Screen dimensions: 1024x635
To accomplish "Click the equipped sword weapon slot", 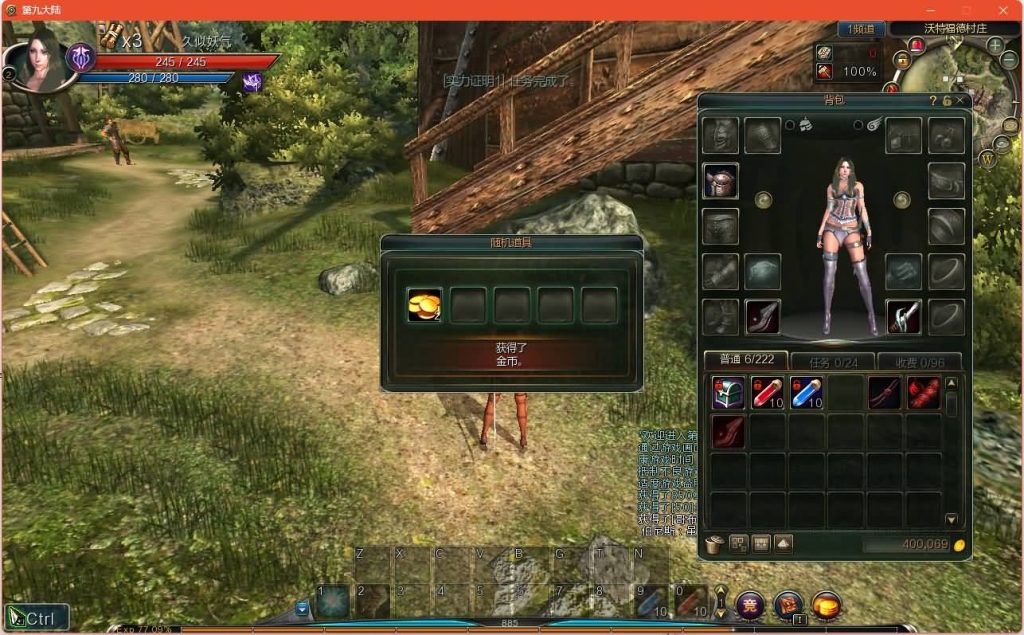I will [x=904, y=317].
